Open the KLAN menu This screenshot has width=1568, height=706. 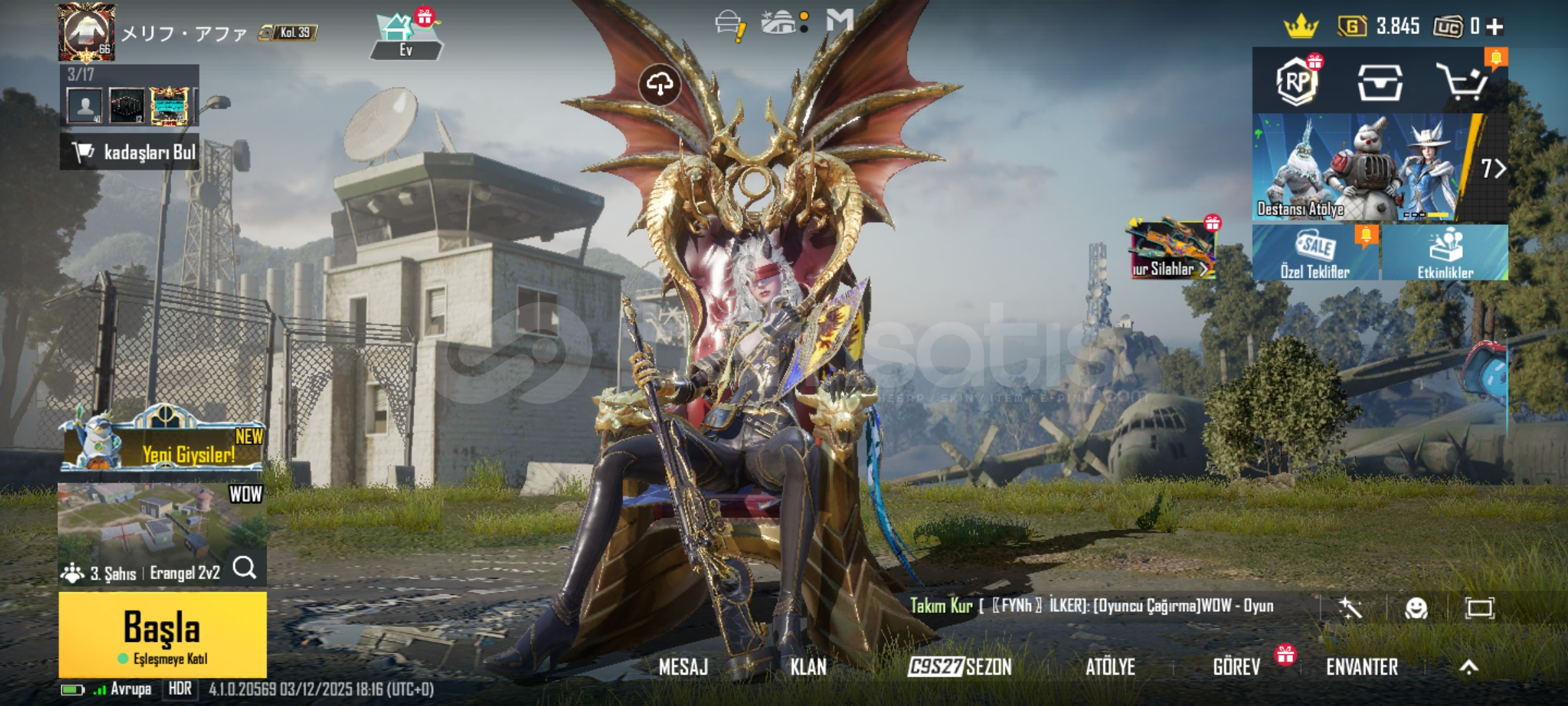[x=808, y=667]
